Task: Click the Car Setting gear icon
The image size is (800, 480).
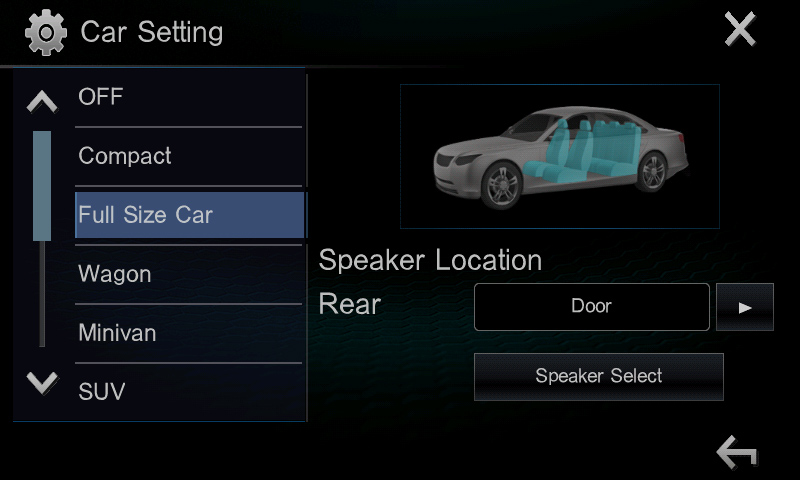Action: point(45,33)
